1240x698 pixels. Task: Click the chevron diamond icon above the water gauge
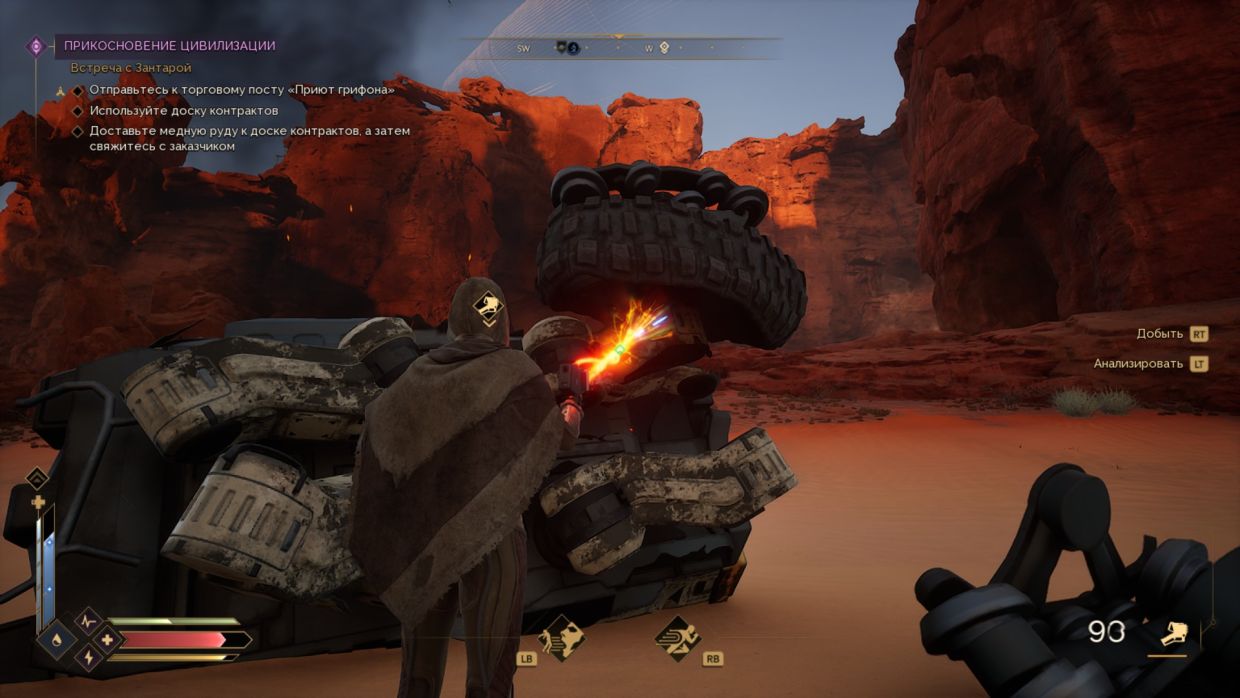tap(37, 478)
